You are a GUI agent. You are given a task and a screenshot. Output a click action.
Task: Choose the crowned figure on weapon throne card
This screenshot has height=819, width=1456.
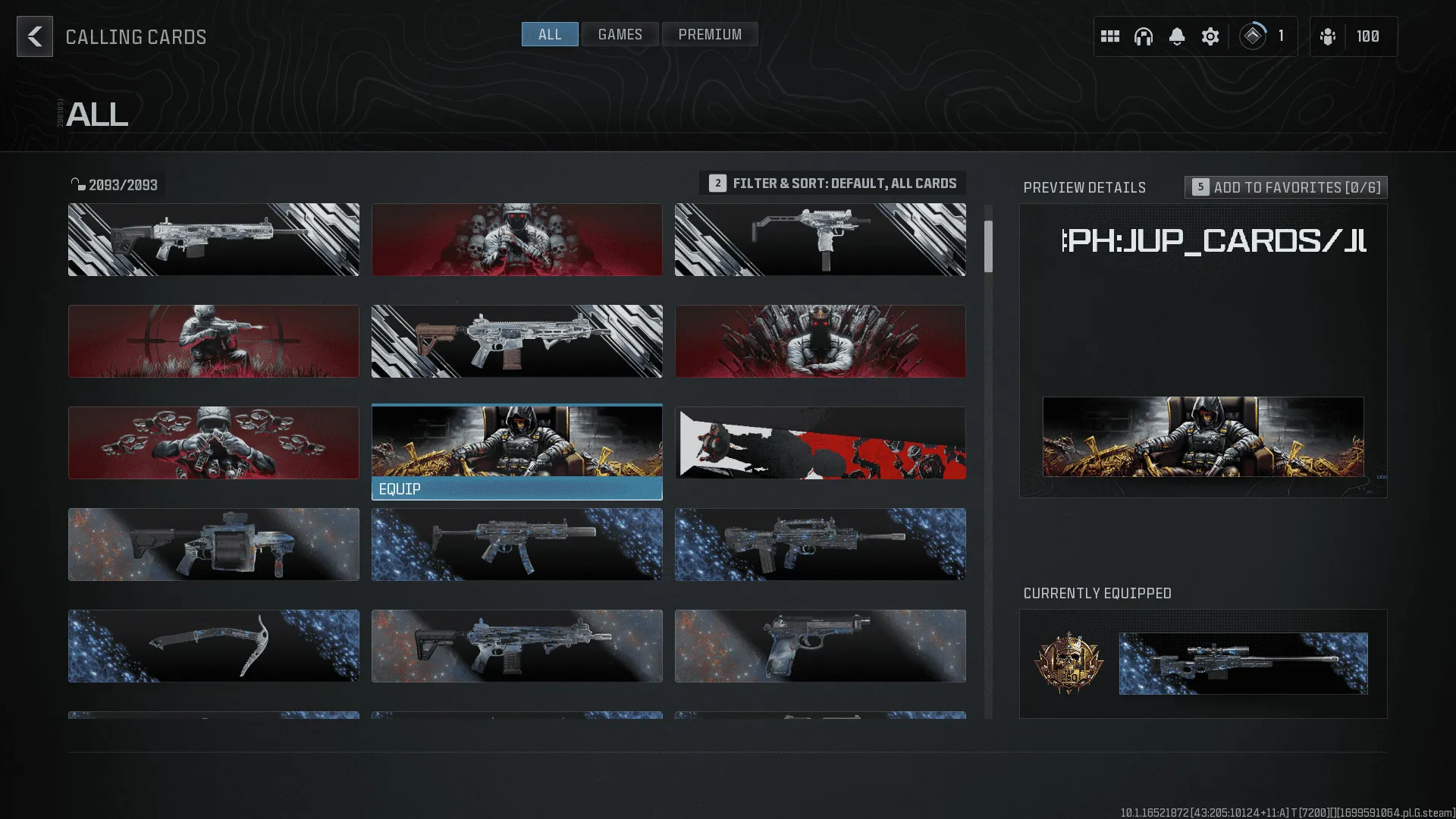[820, 341]
